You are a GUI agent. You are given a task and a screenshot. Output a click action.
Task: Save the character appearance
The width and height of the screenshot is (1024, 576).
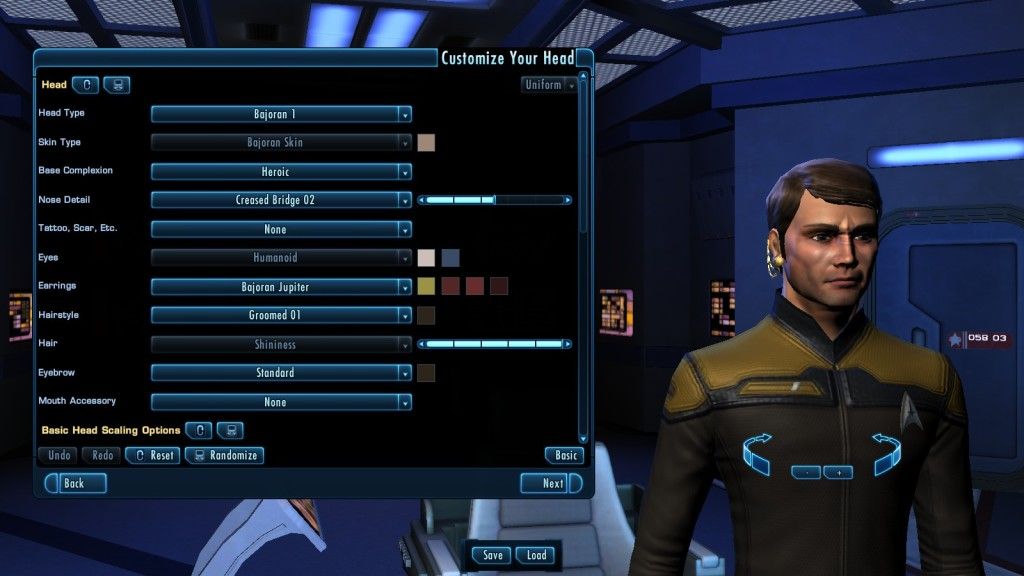492,555
